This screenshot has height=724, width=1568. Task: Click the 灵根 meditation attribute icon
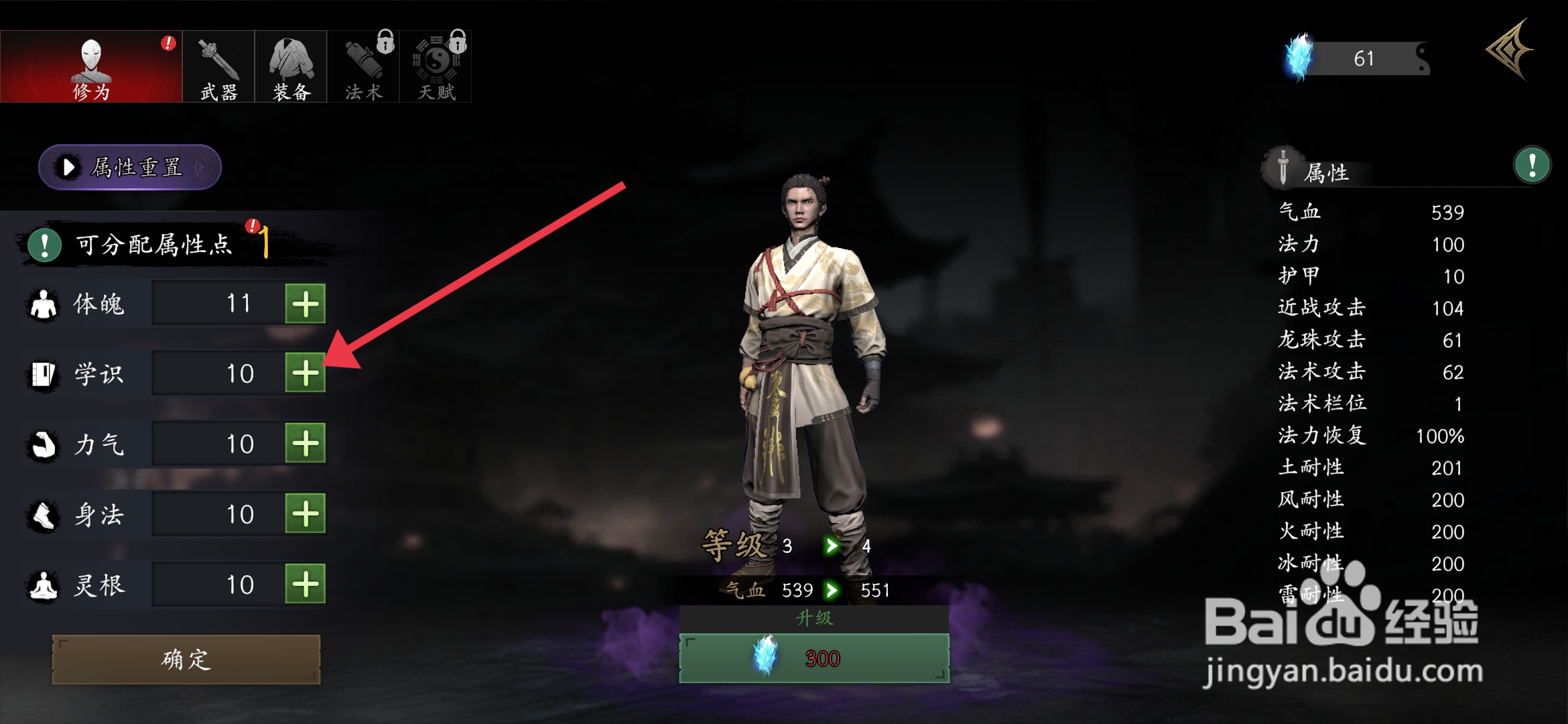(42, 584)
